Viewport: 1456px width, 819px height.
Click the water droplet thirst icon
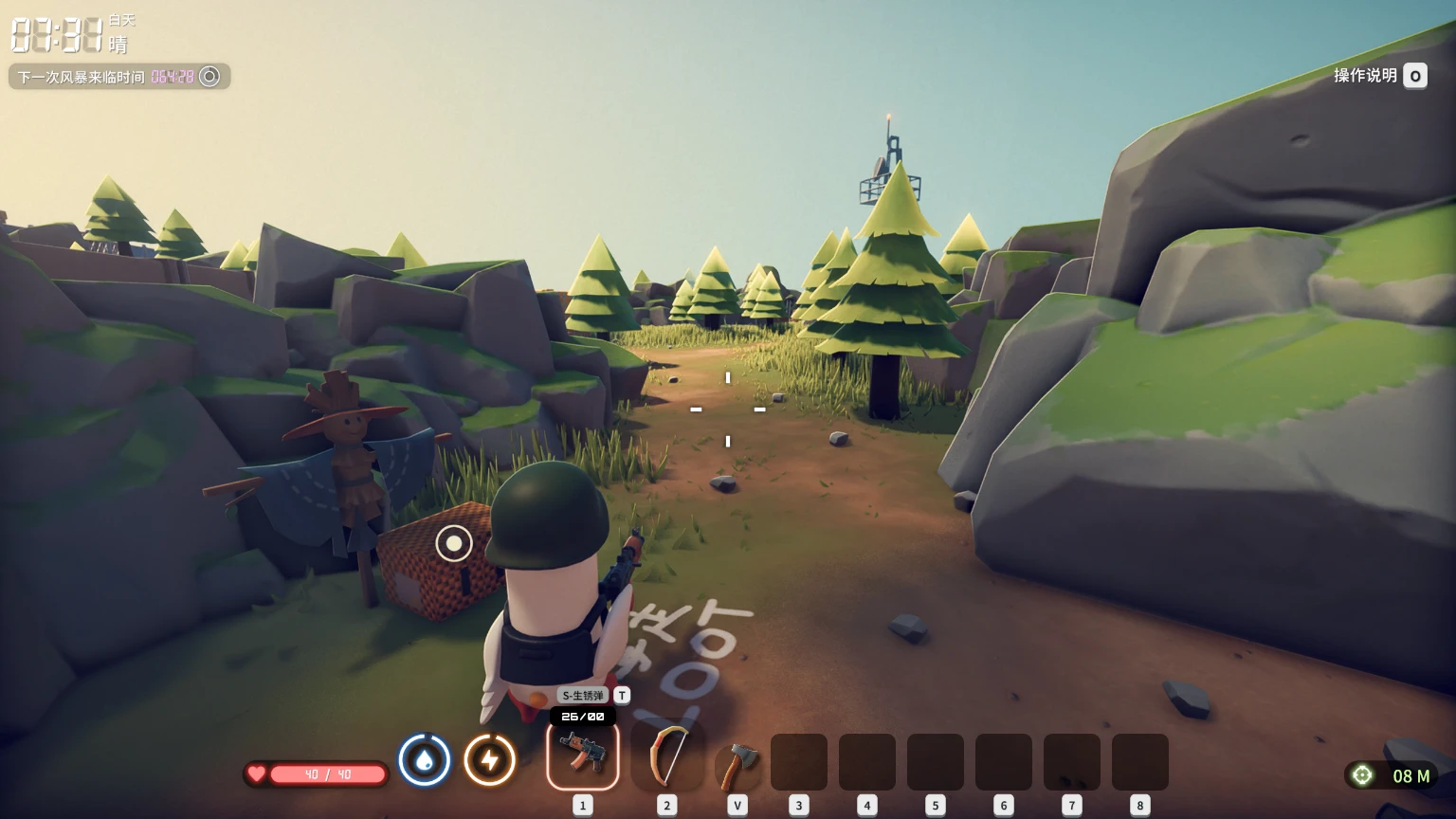(x=424, y=760)
